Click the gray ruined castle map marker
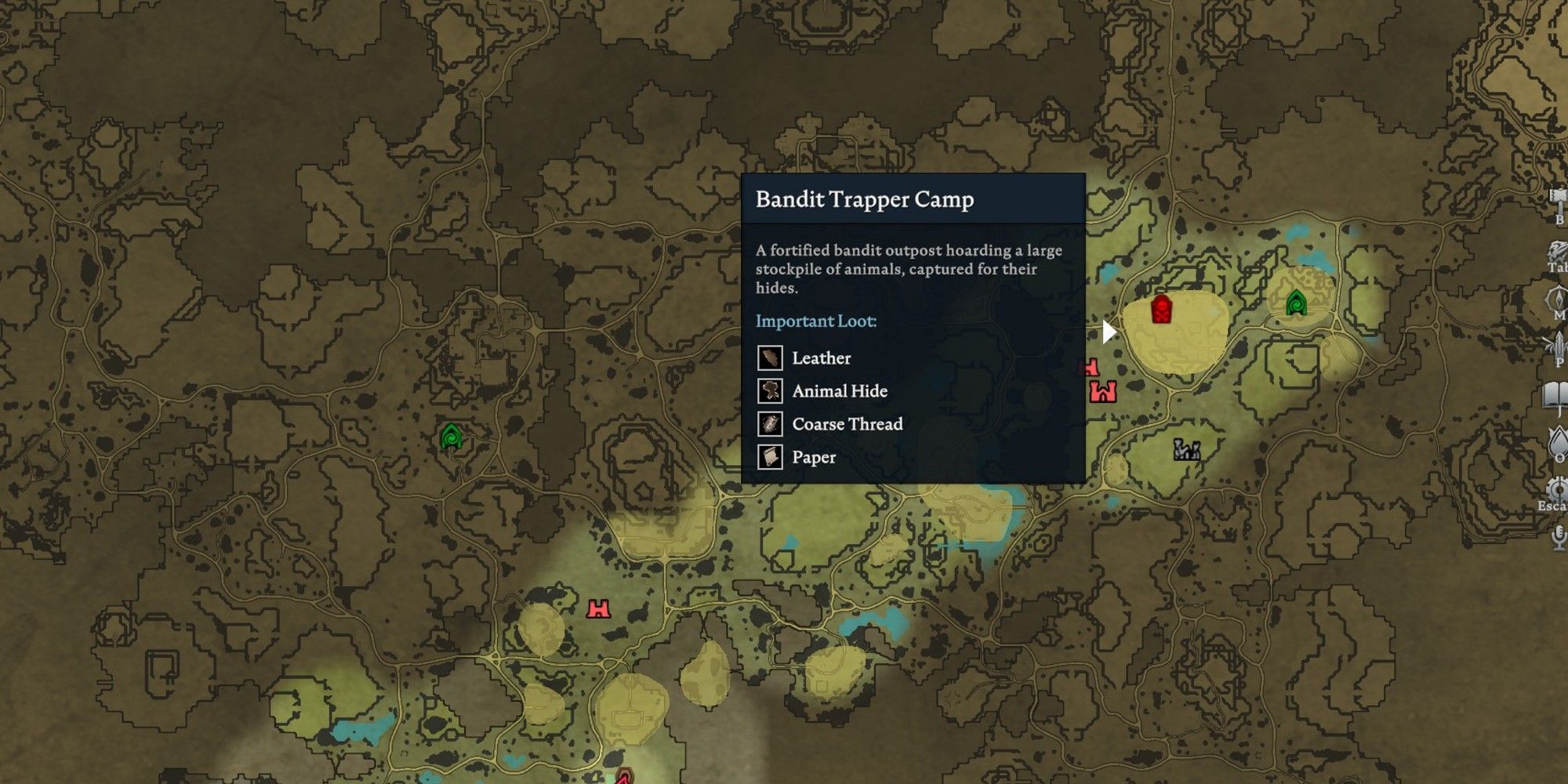Screen dimensions: 1568x784 (x=1186, y=449)
